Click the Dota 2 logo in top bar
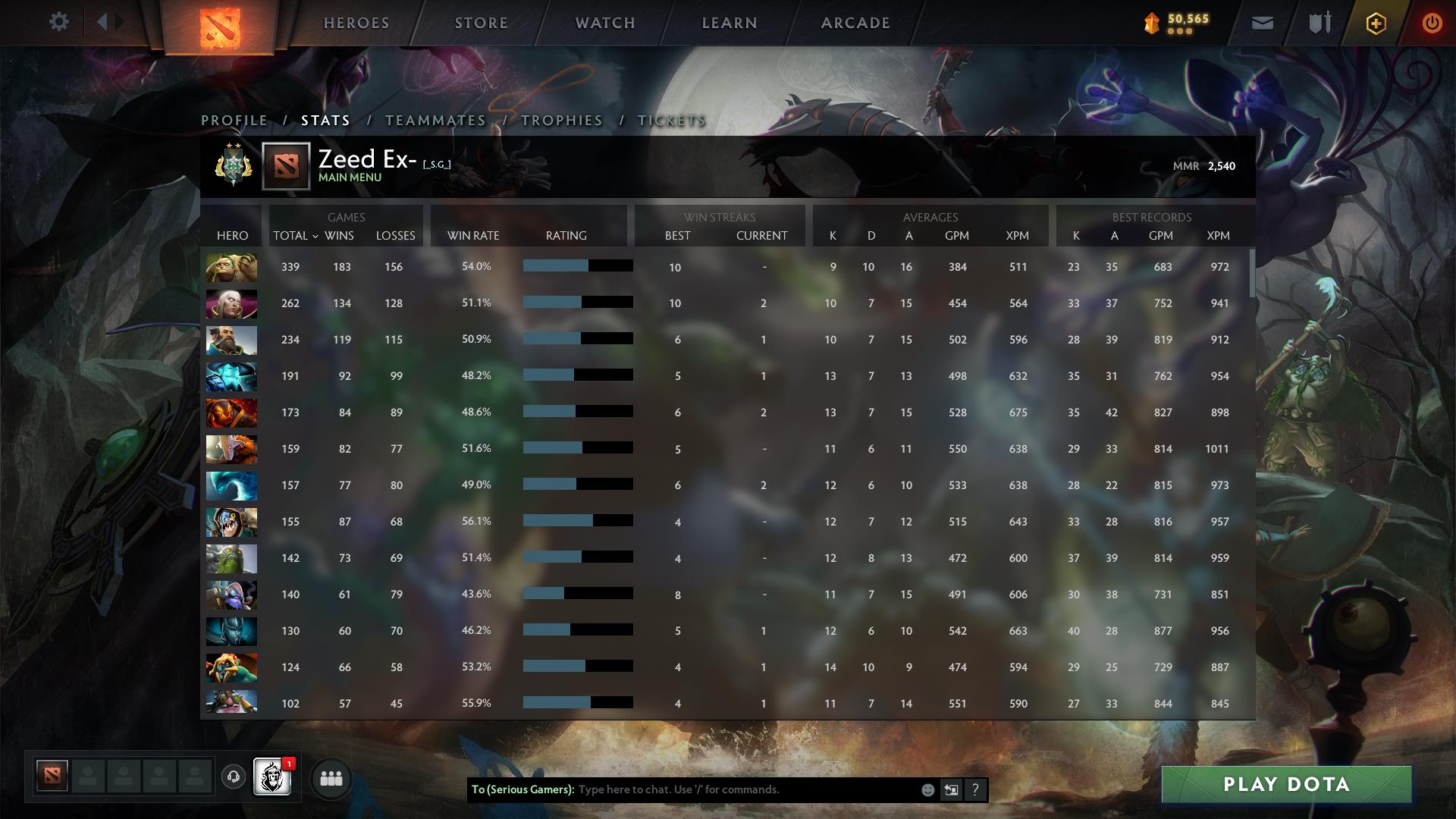The width and height of the screenshot is (1456, 819). tap(220, 25)
